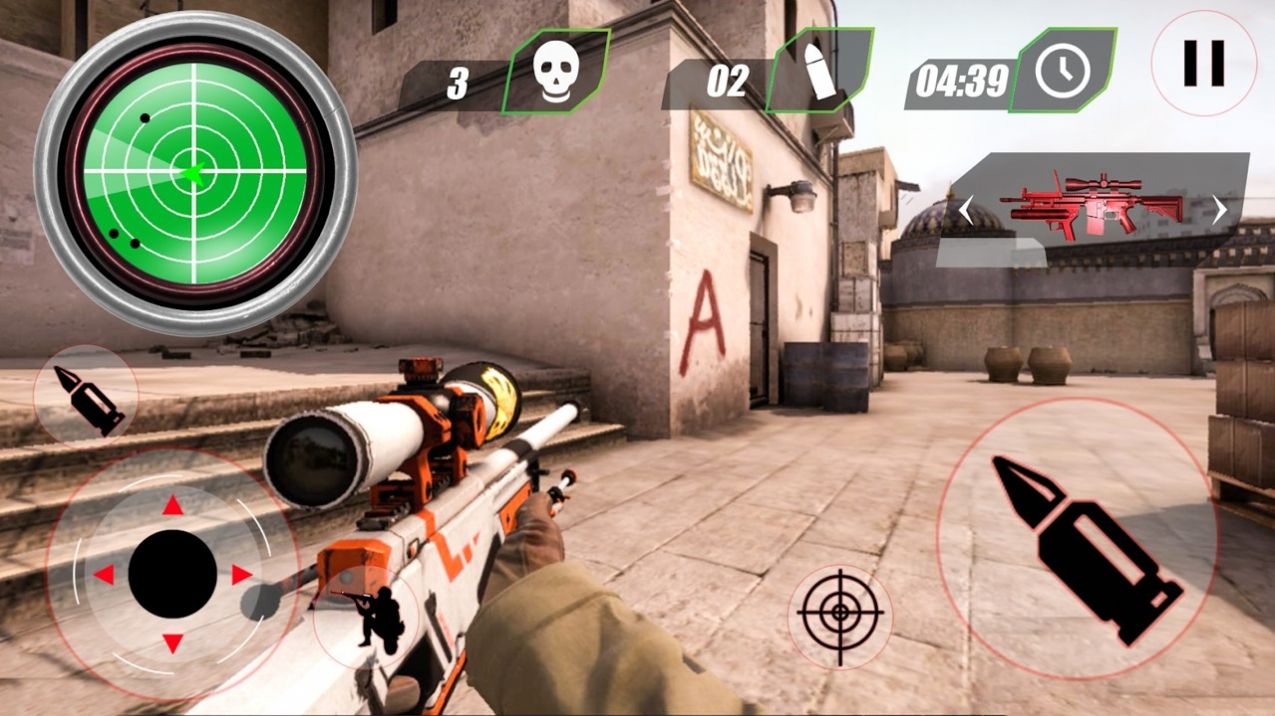Image resolution: width=1275 pixels, height=716 pixels.
Task: Tap the joystick's up arrow
Action: click(173, 506)
